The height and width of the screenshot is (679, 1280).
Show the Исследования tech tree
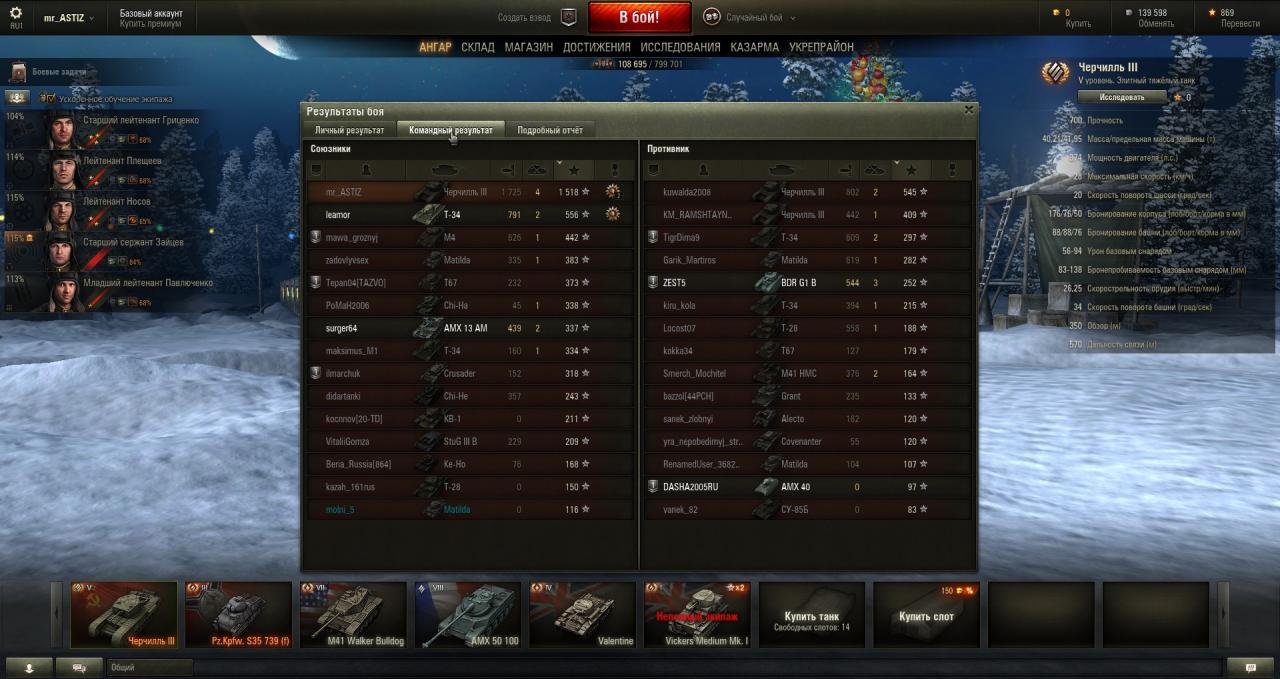click(x=680, y=47)
